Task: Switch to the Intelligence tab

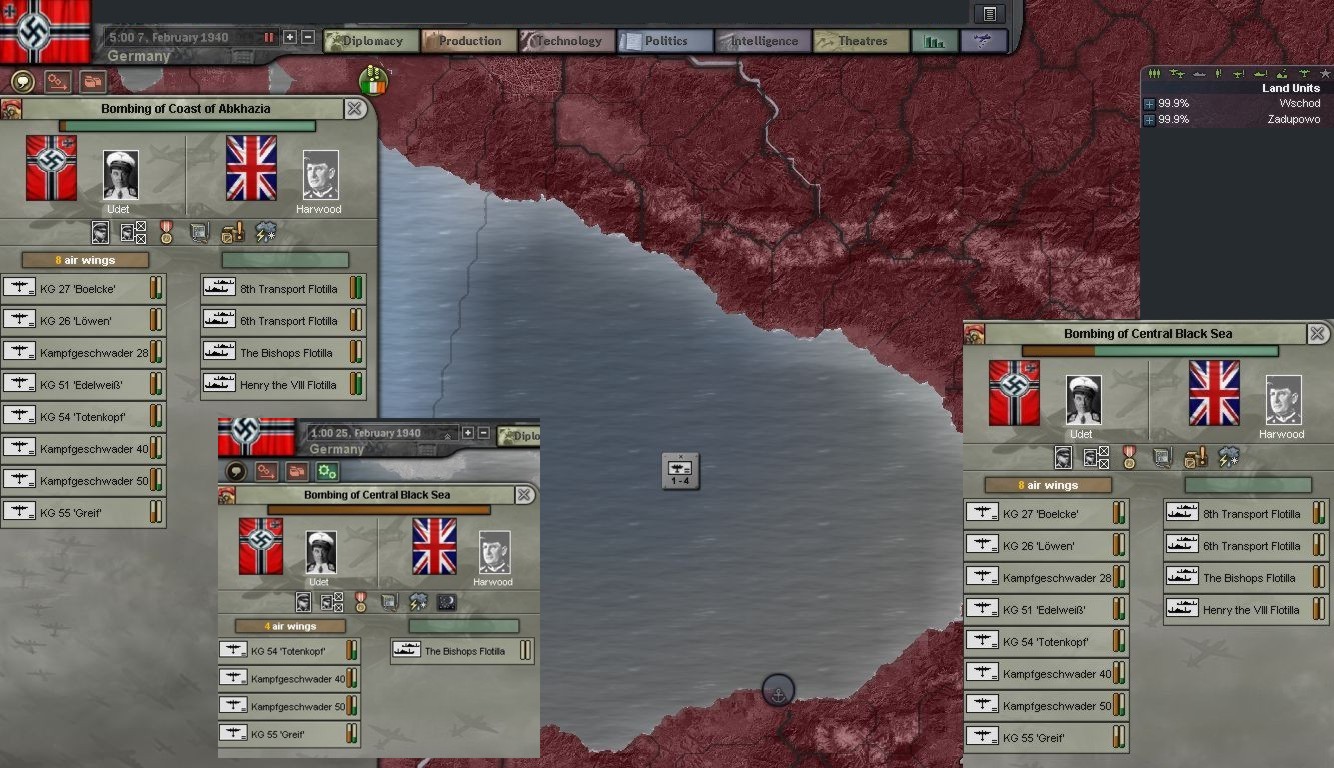Action: click(x=763, y=41)
